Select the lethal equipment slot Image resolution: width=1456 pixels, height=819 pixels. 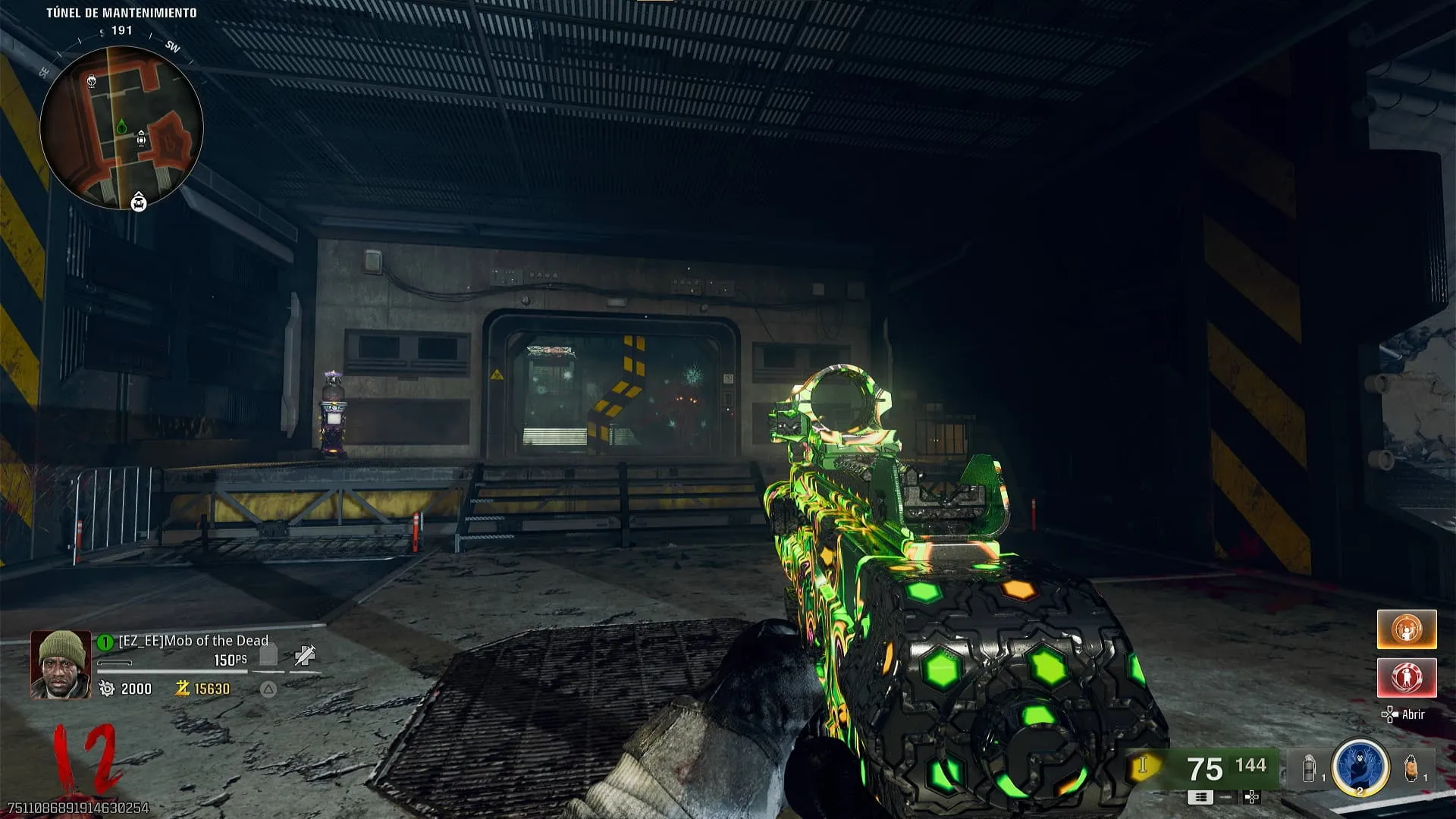point(1410,768)
